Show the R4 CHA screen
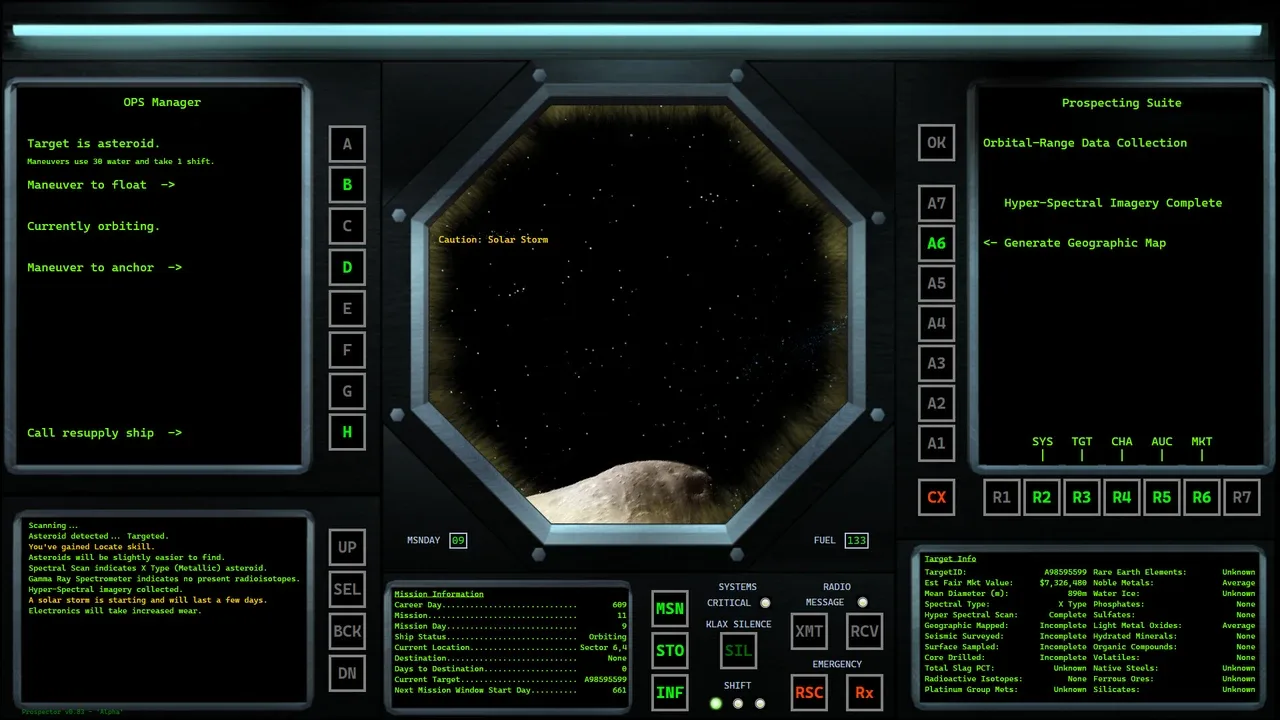Image resolution: width=1280 pixels, height=720 pixels. click(1122, 497)
